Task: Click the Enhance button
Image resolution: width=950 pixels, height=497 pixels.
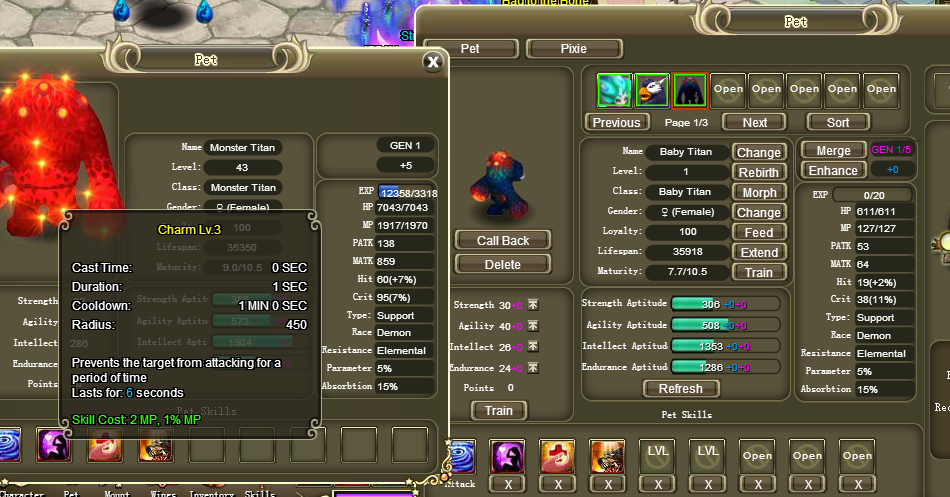Action: click(833, 170)
